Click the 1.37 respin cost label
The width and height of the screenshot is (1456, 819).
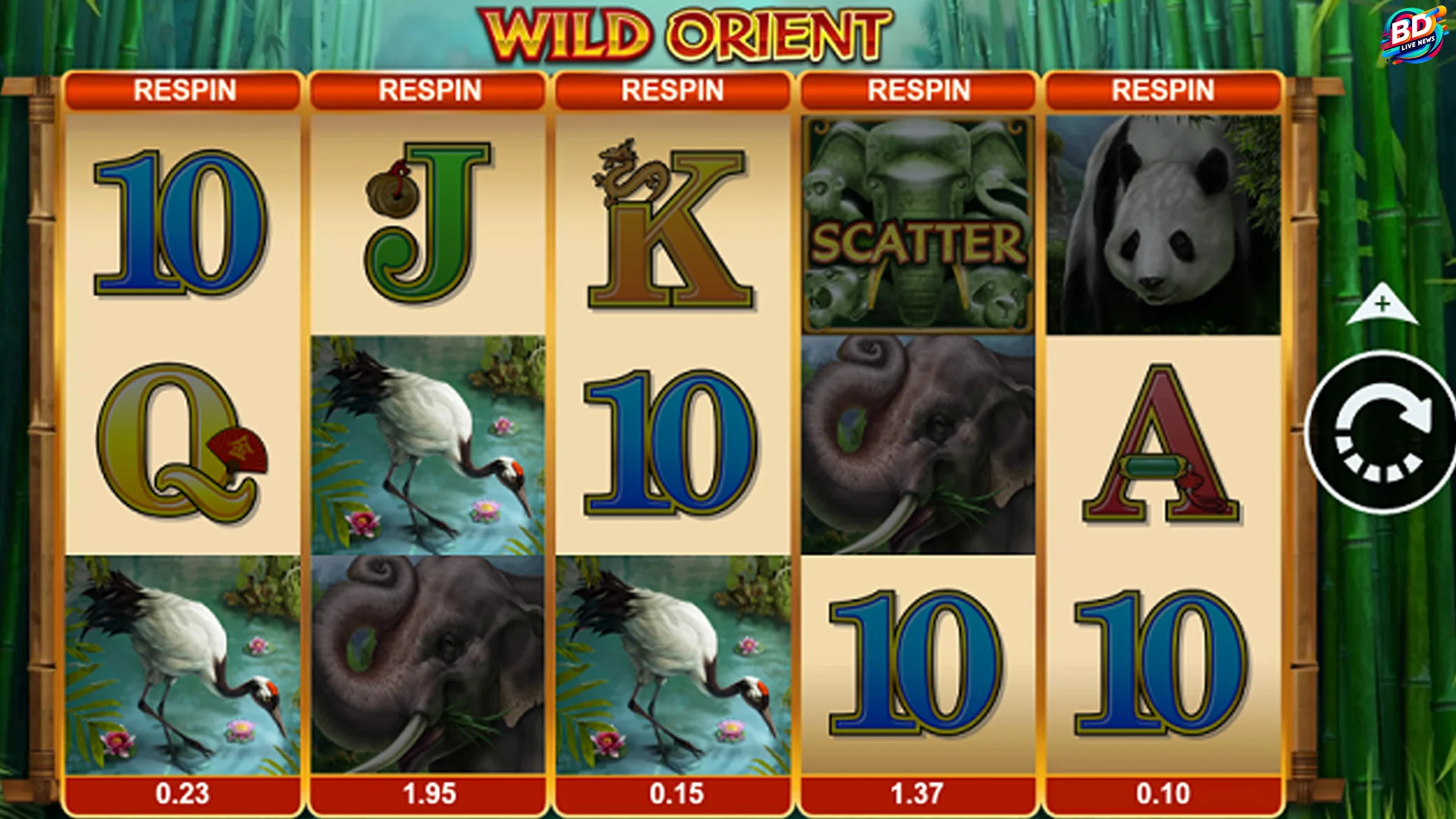(x=919, y=795)
